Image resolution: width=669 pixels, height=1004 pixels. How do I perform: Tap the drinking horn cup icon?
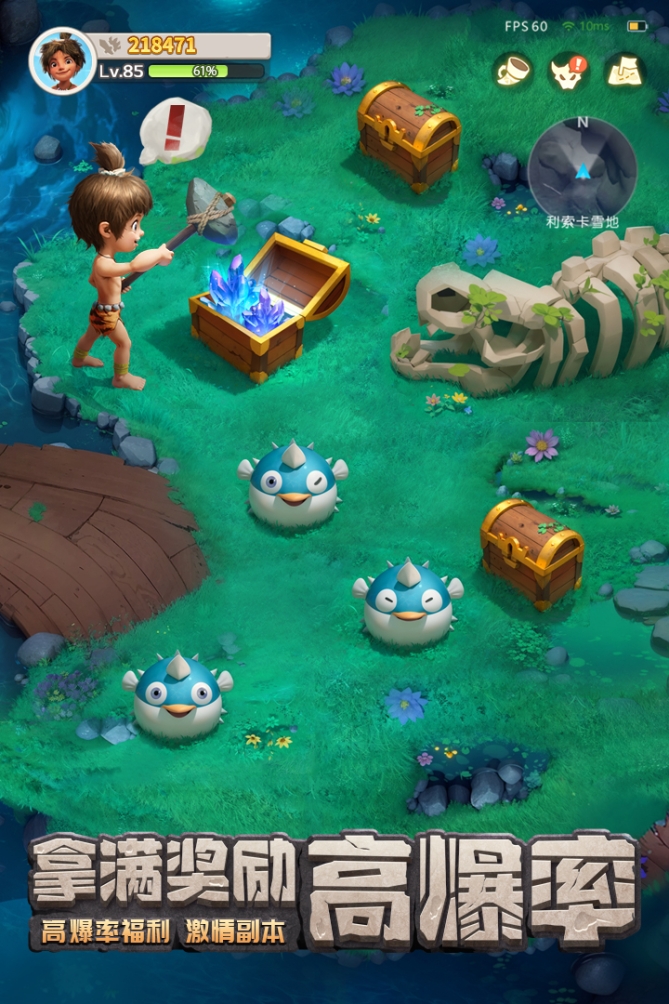[512, 70]
